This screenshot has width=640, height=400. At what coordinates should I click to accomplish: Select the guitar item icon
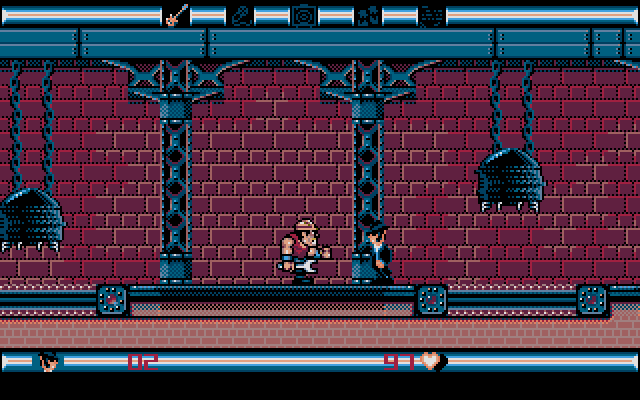[x=175, y=15]
